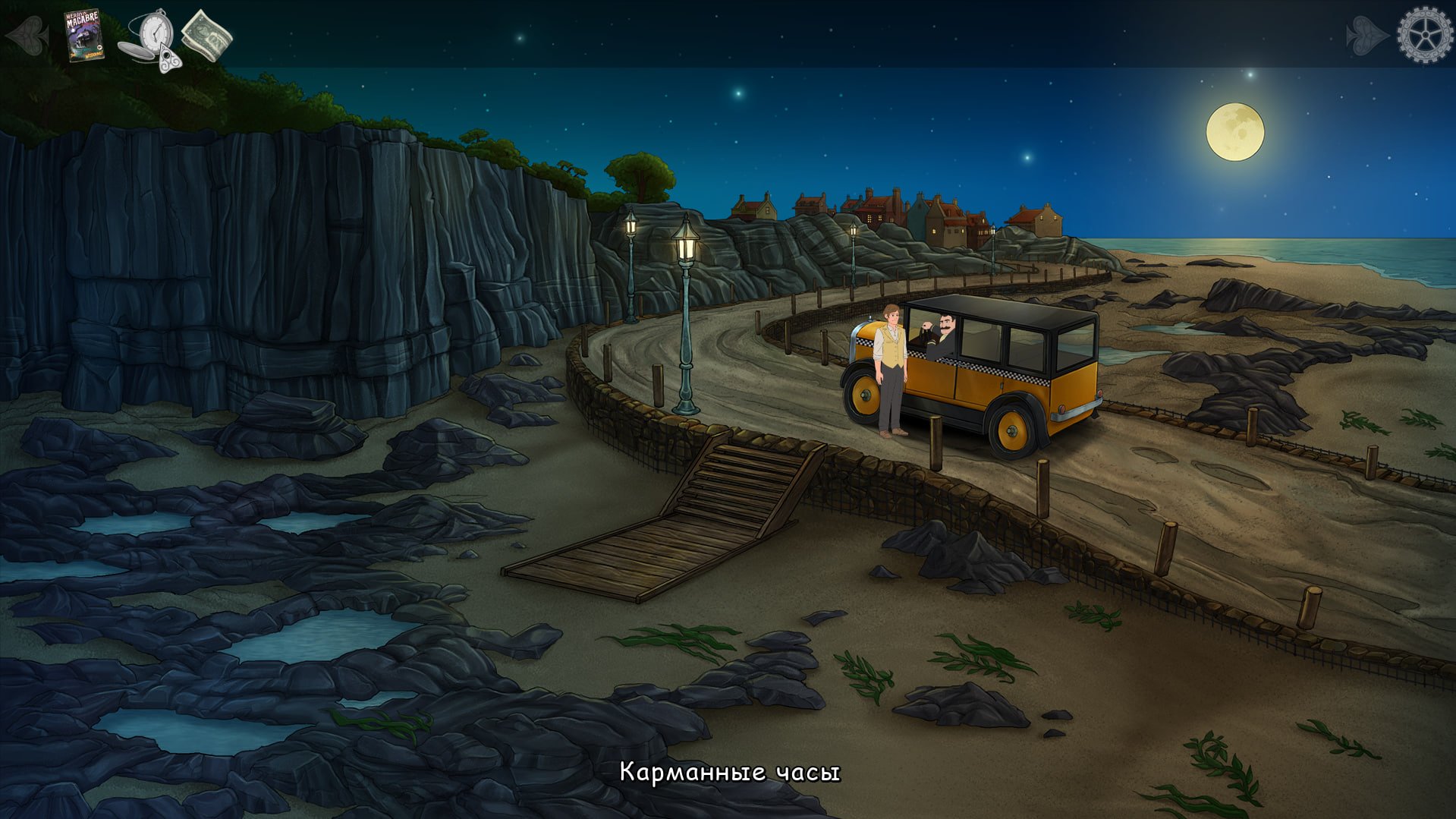The height and width of the screenshot is (819, 1456).
Task: Open the gear settings menu
Action: tap(1424, 35)
